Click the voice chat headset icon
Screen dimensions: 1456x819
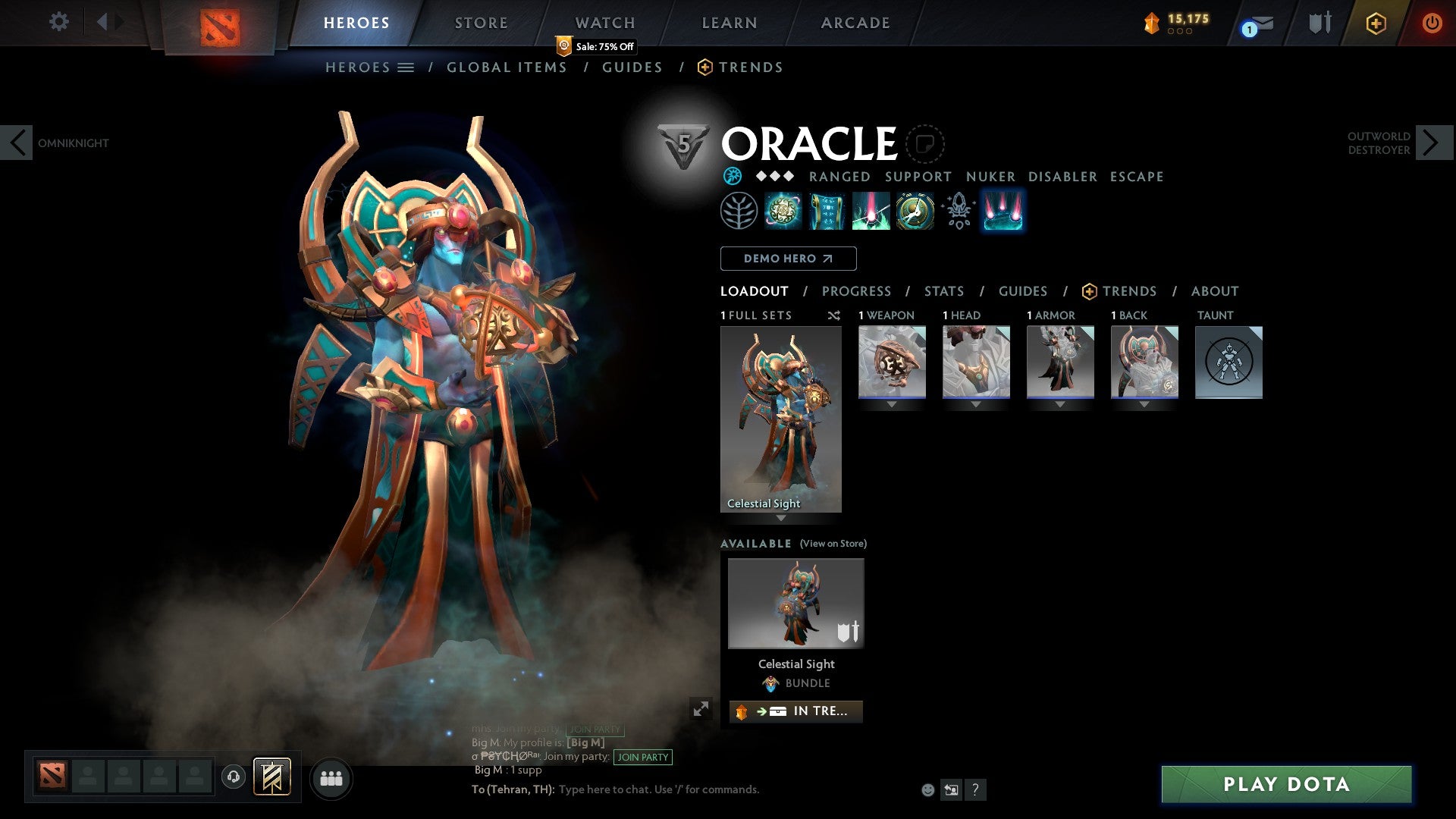233,777
